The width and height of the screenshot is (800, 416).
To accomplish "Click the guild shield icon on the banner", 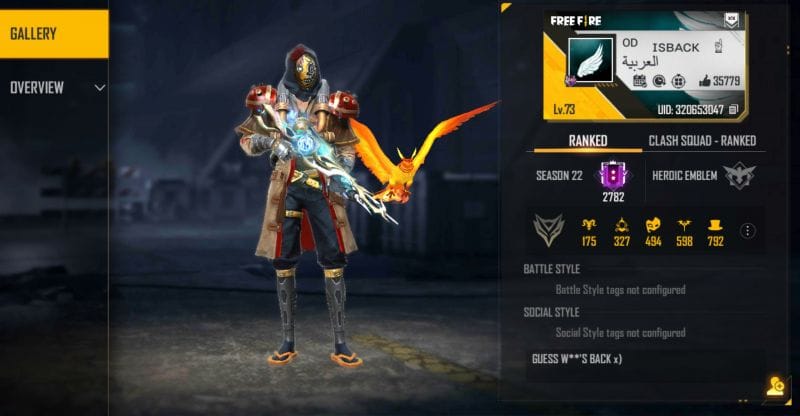I will 728,20.
